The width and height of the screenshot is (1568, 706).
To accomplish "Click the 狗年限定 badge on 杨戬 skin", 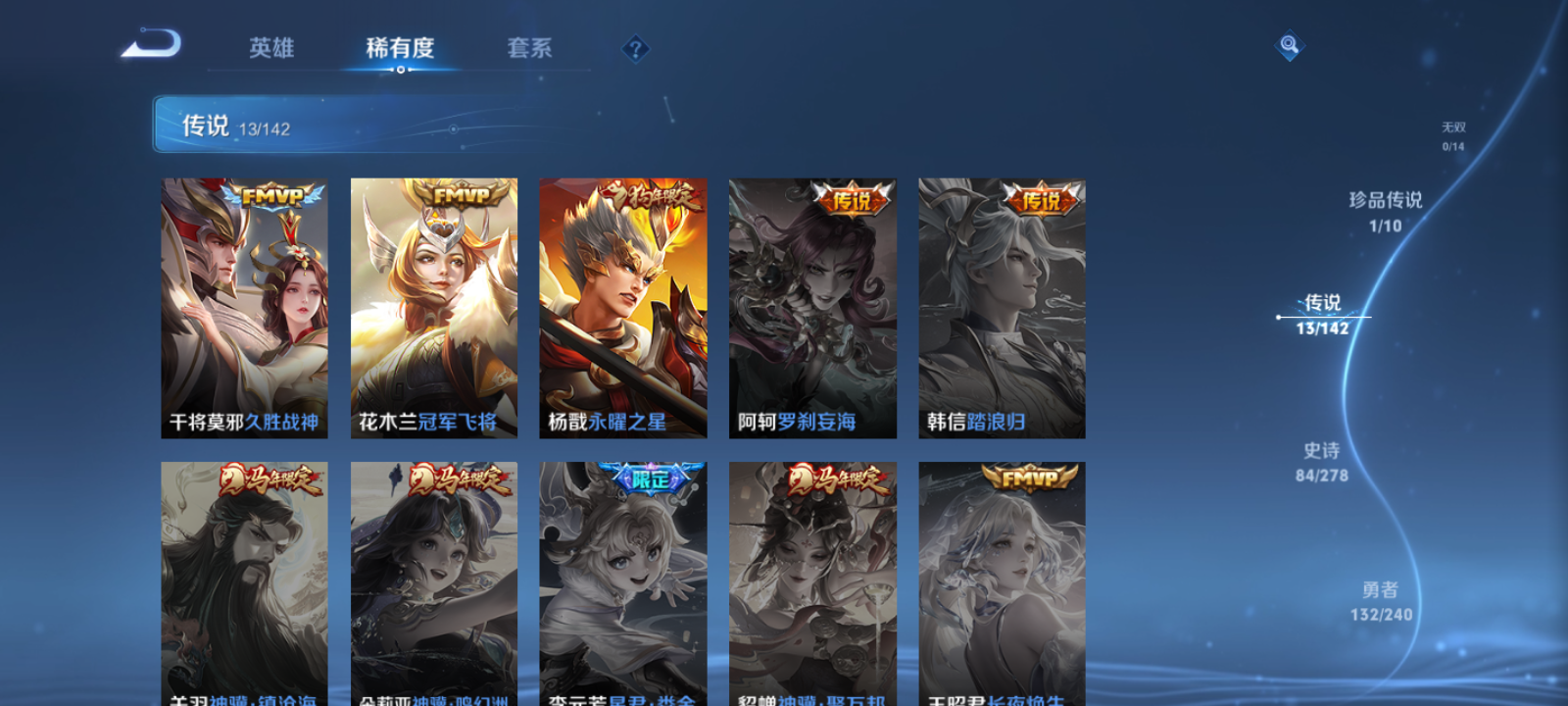I will [650, 196].
